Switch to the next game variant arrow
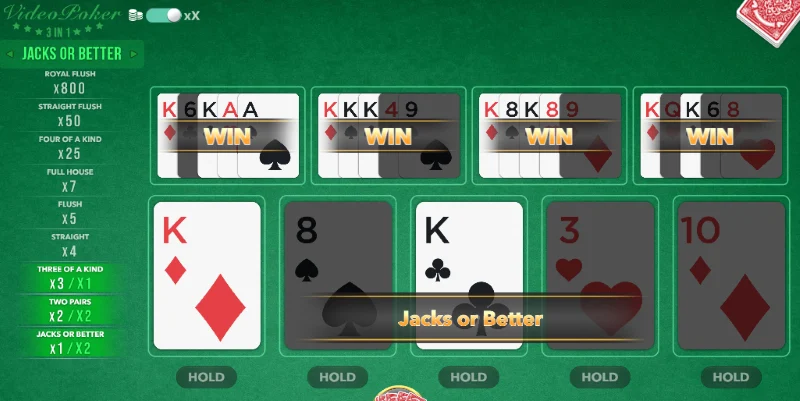Image resolution: width=800 pixels, height=401 pixels. [136, 53]
